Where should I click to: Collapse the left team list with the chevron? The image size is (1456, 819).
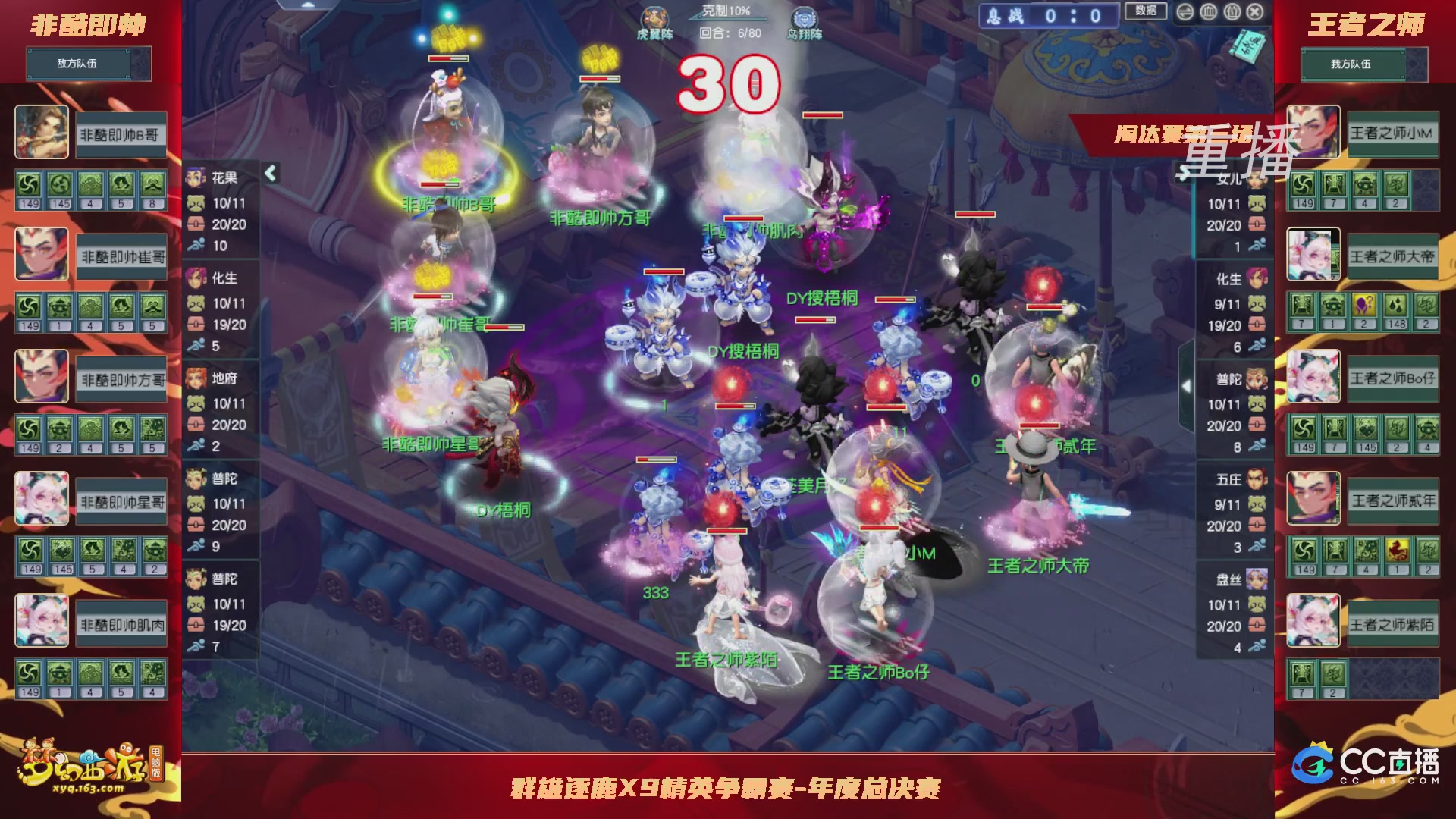[269, 173]
